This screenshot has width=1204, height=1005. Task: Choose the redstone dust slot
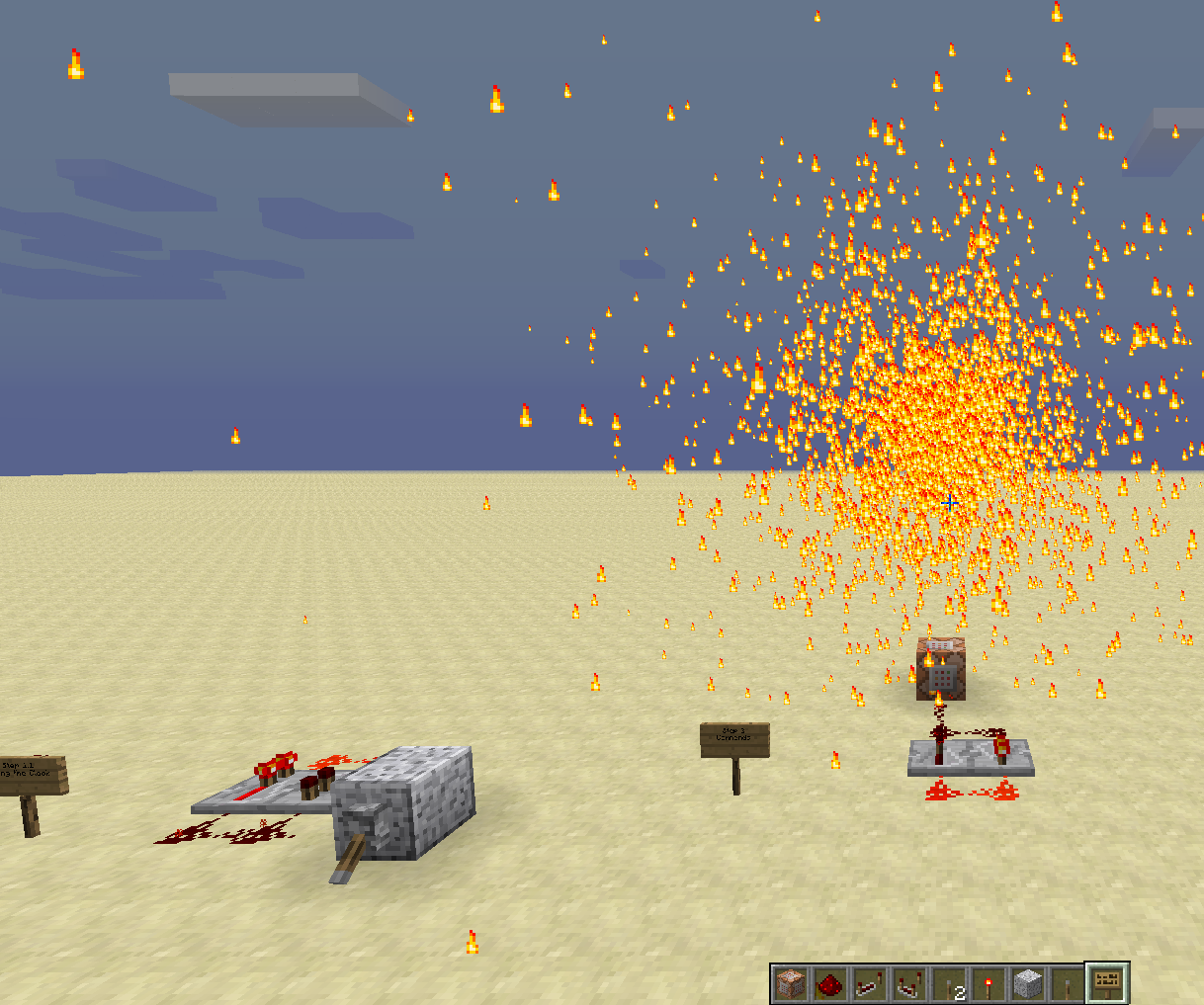point(830,984)
